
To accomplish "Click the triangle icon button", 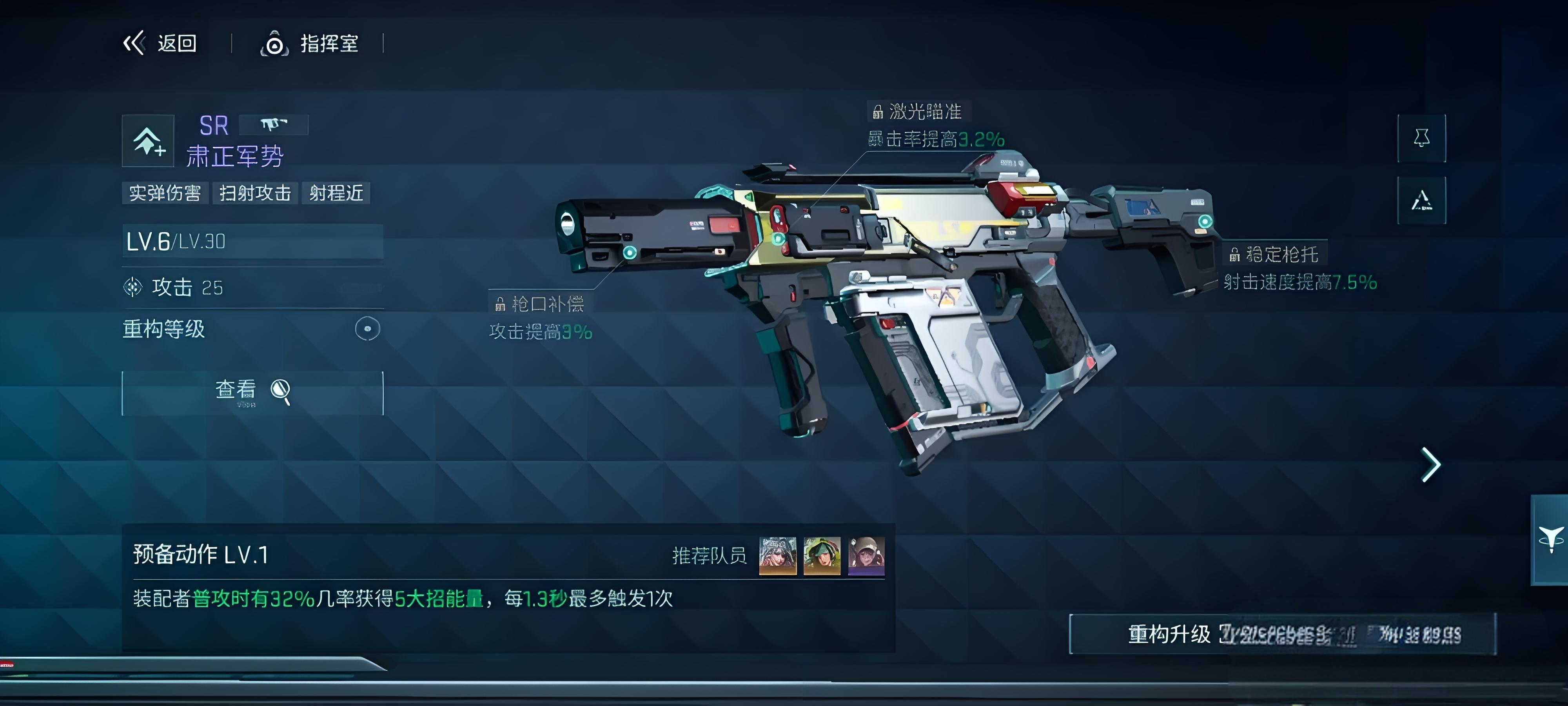I will 1421,200.
